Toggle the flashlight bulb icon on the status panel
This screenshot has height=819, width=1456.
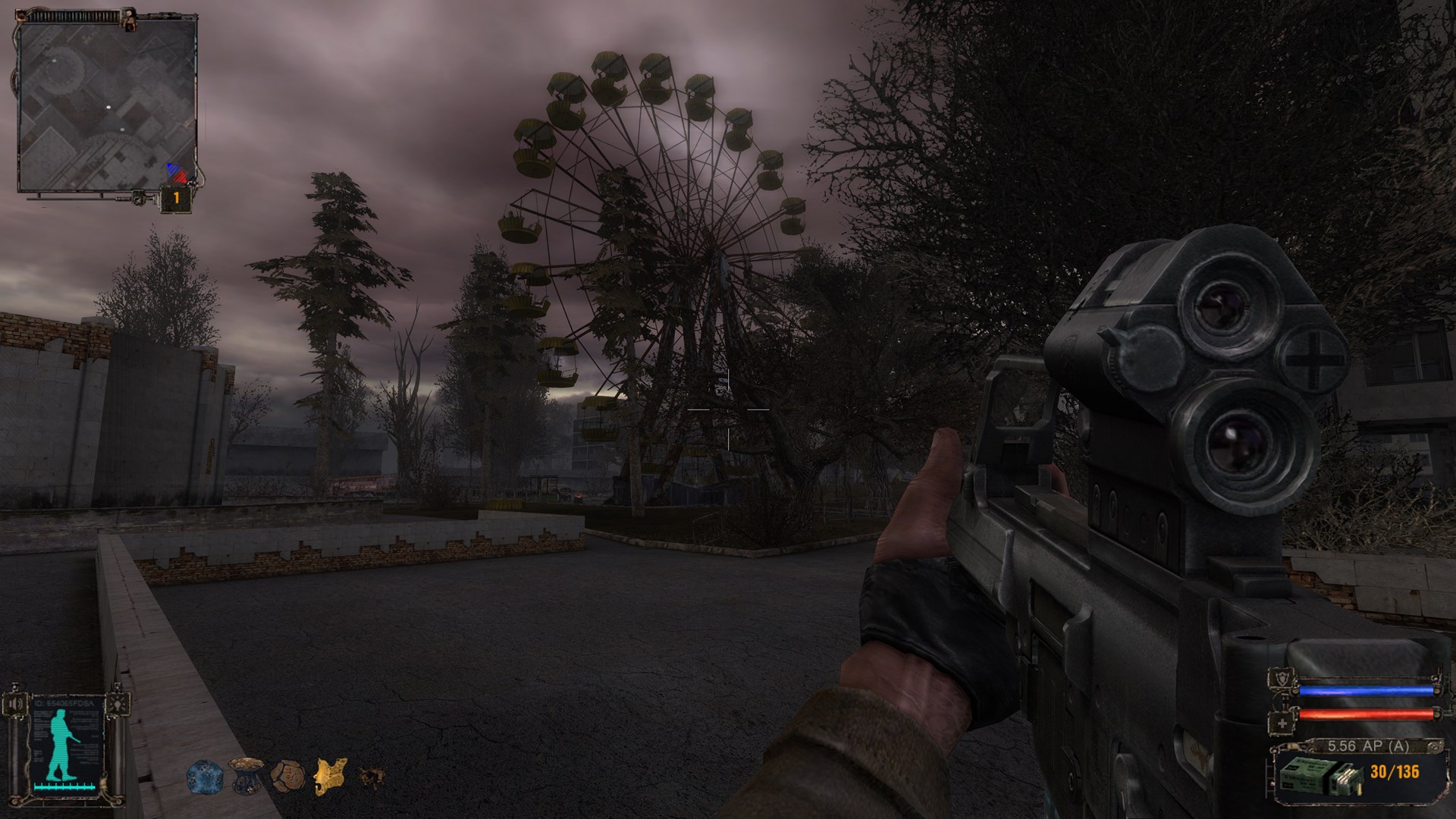(118, 702)
